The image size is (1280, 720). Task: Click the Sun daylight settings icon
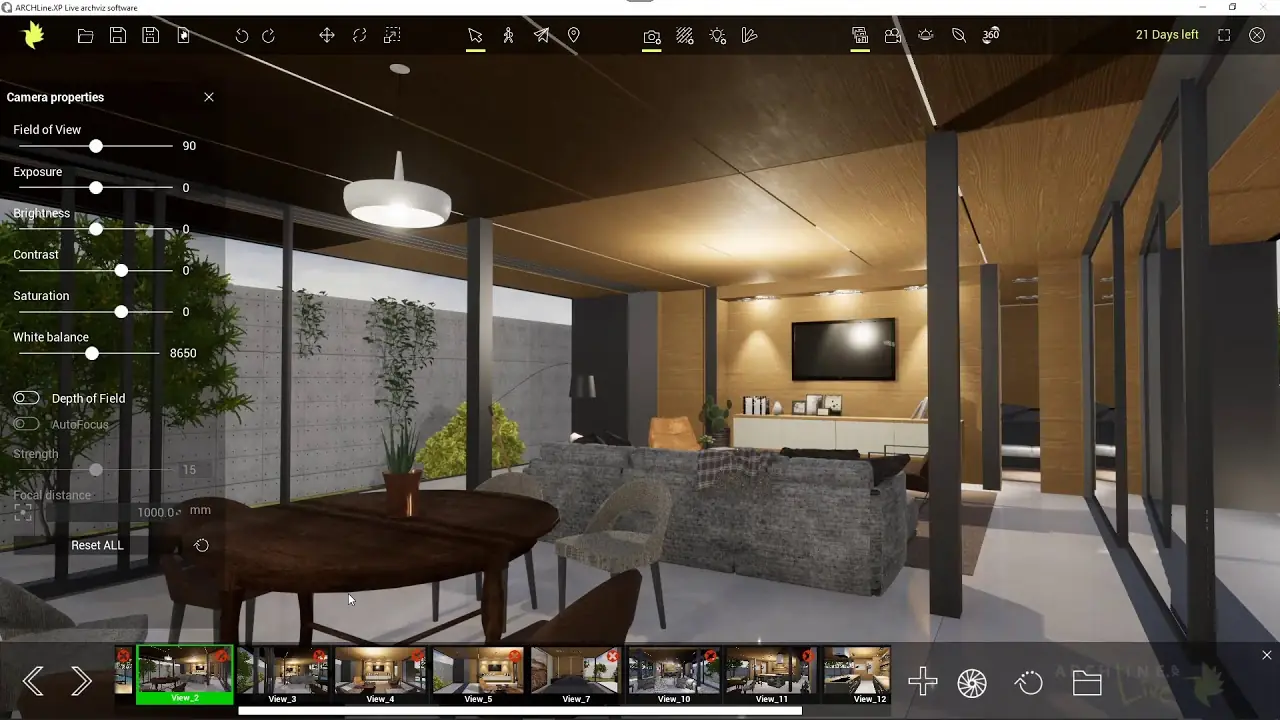click(925, 35)
